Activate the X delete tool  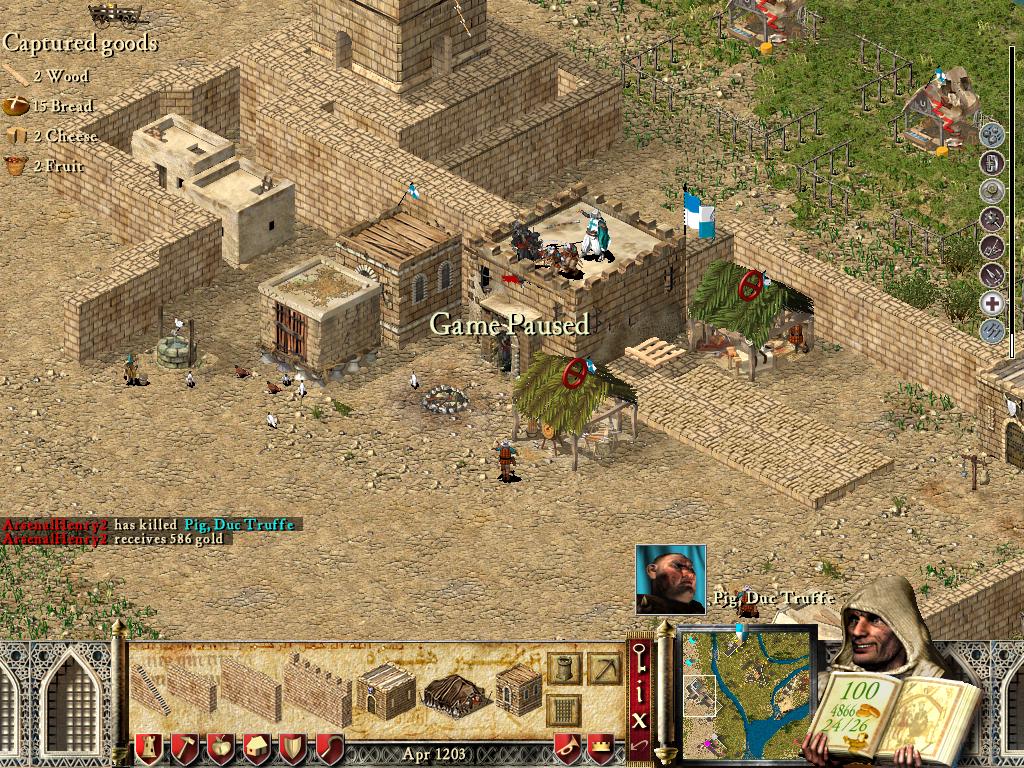(x=640, y=718)
